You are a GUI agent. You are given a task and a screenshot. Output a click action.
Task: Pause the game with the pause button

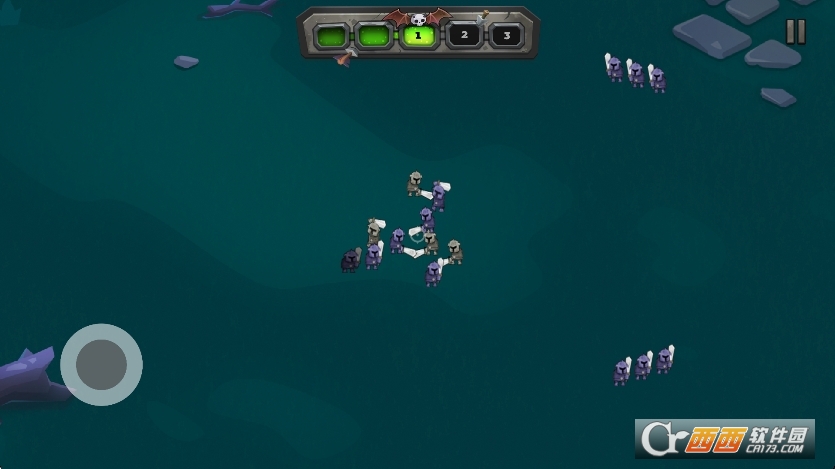pos(795,32)
